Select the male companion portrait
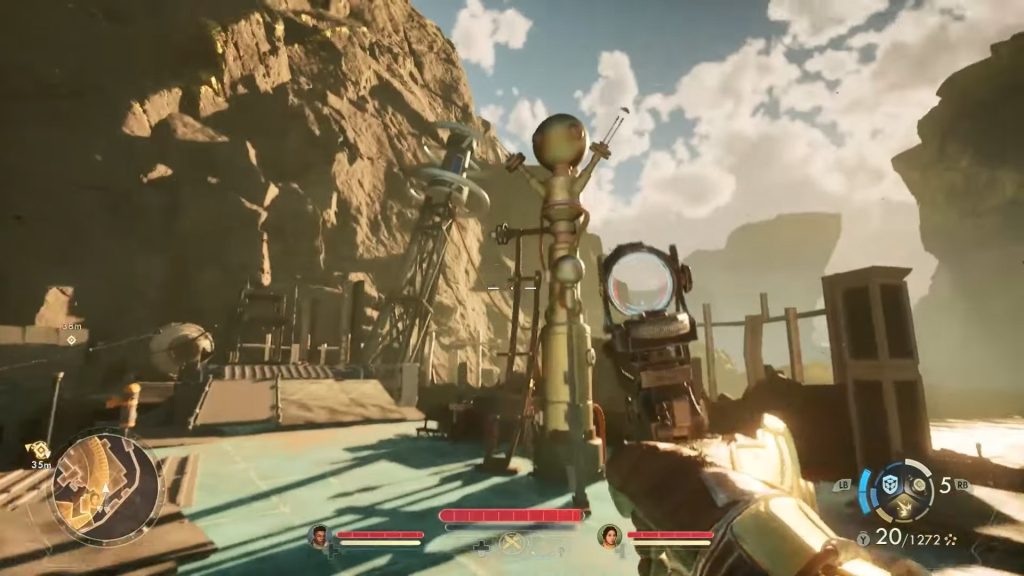Viewport: 1024px width, 576px height. click(x=319, y=536)
